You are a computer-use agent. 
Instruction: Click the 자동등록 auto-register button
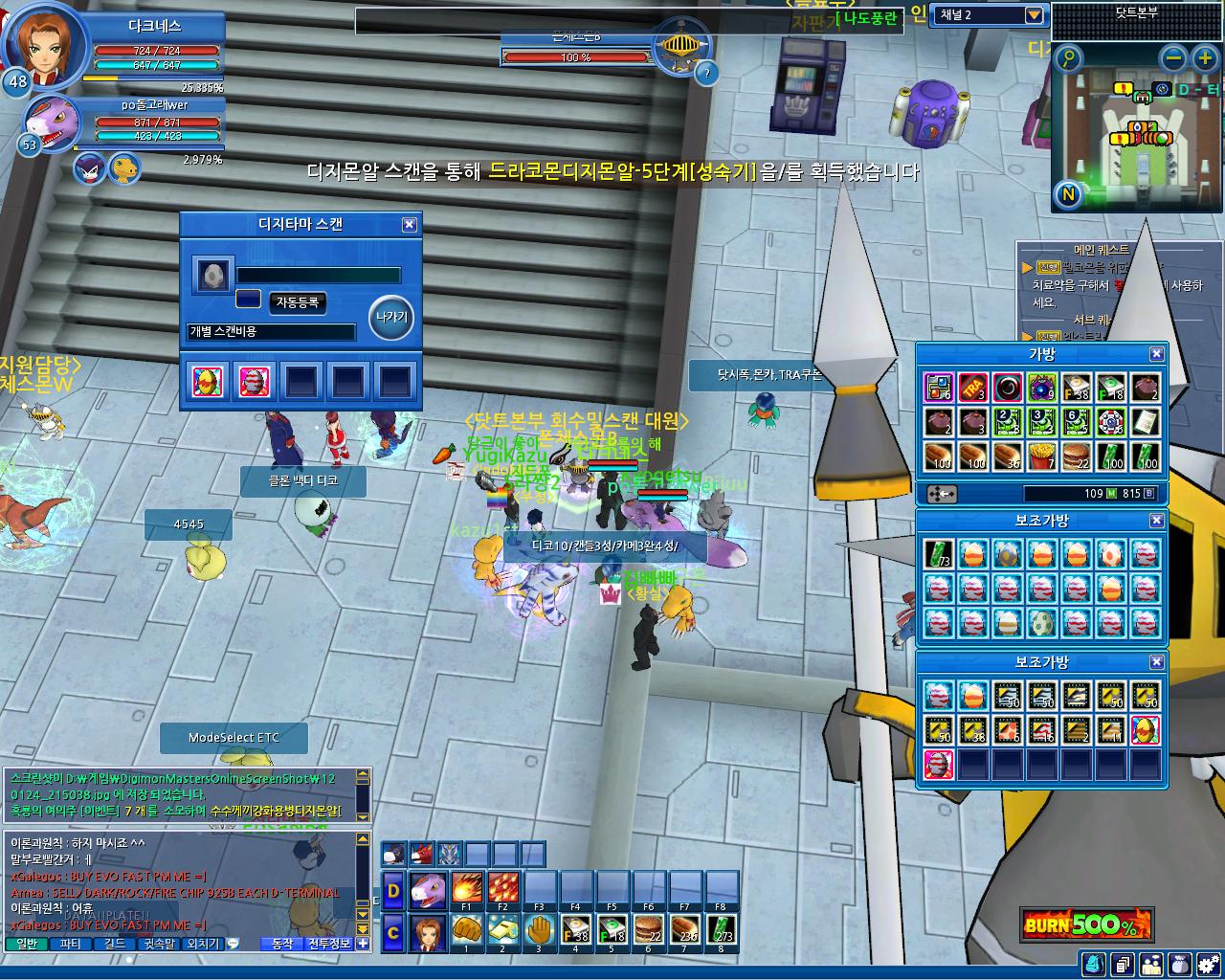[298, 302]
